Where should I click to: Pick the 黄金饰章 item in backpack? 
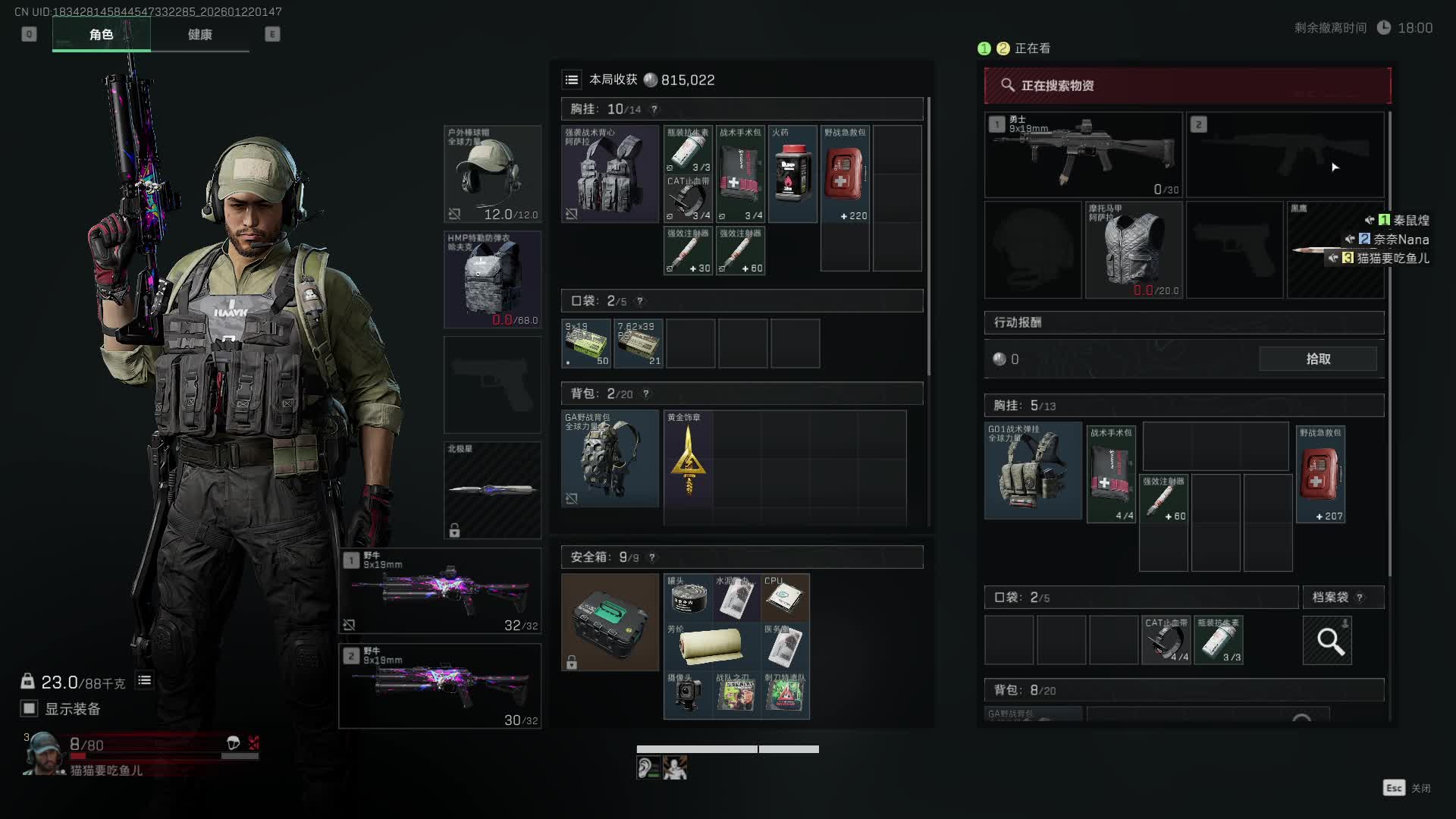click(688, 459)
